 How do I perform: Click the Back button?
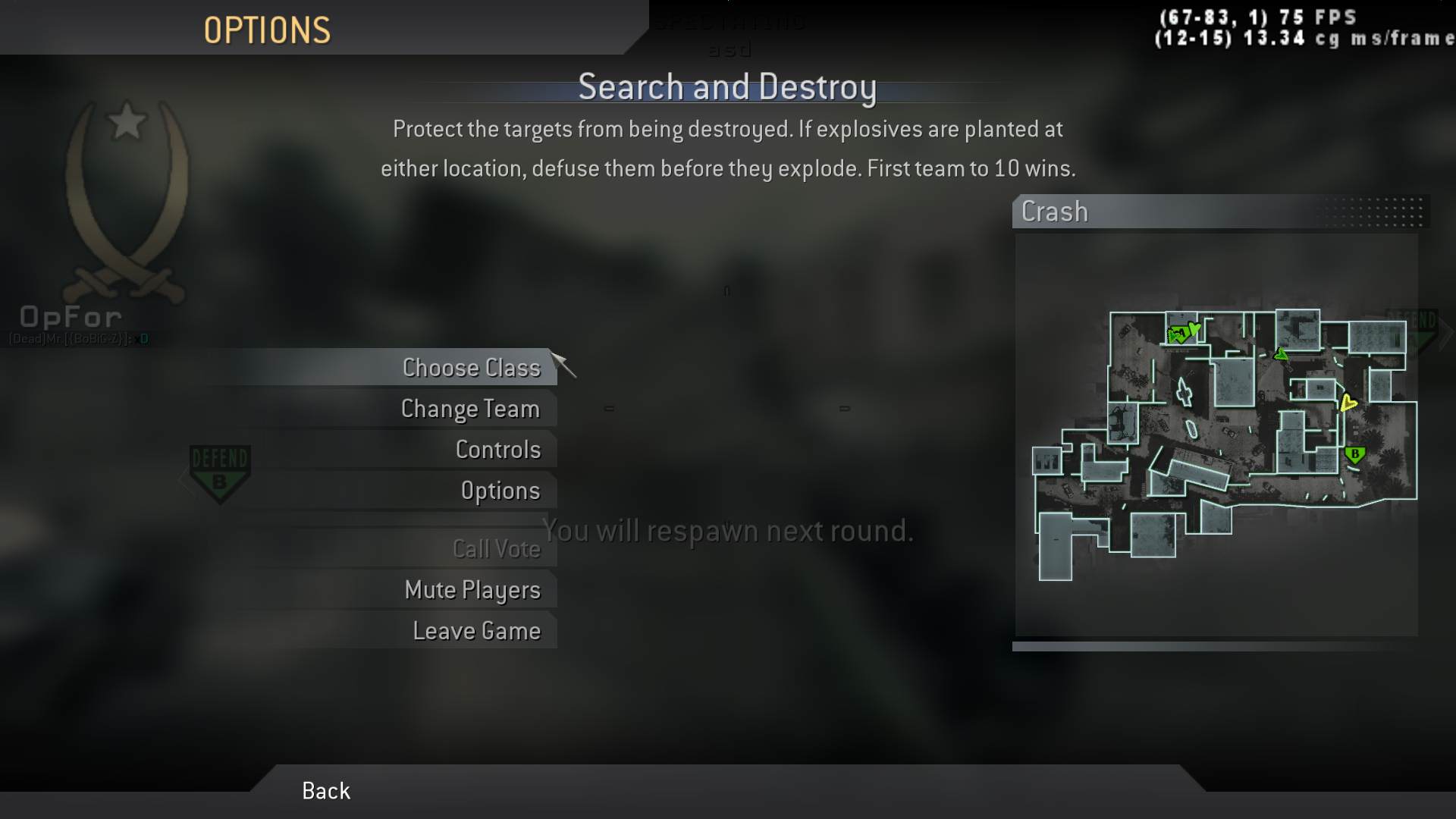pyautogui.click(x=326, y=791)
